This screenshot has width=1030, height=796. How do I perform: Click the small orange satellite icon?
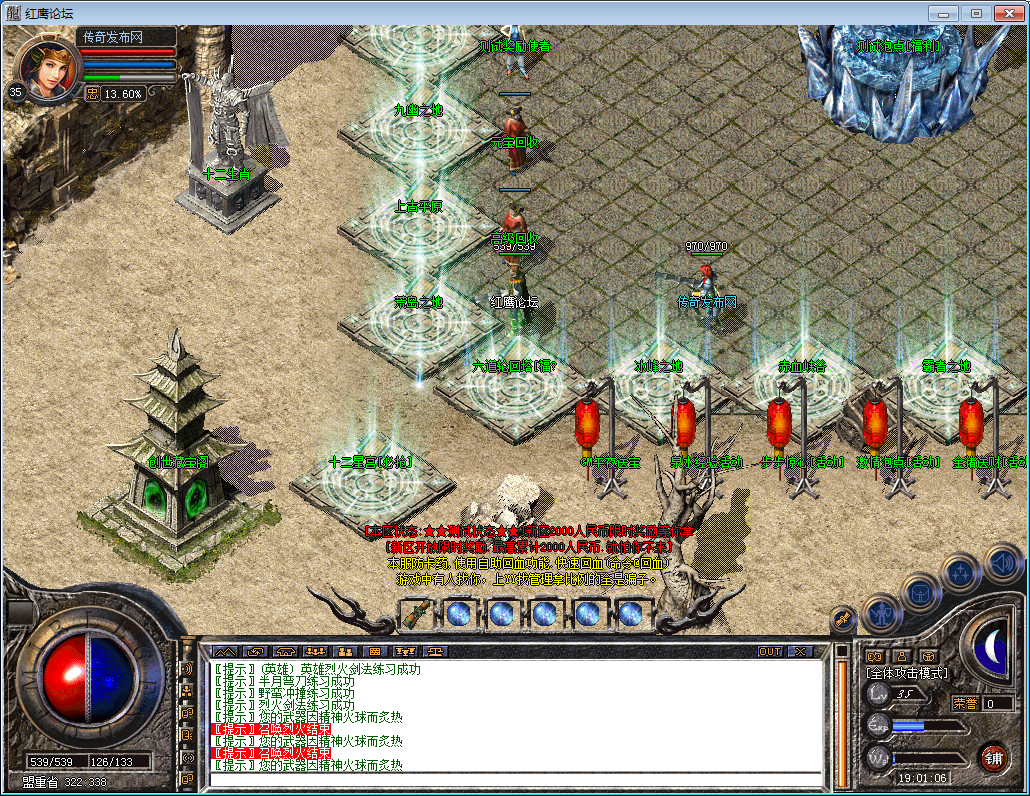[x=842, y=619]
